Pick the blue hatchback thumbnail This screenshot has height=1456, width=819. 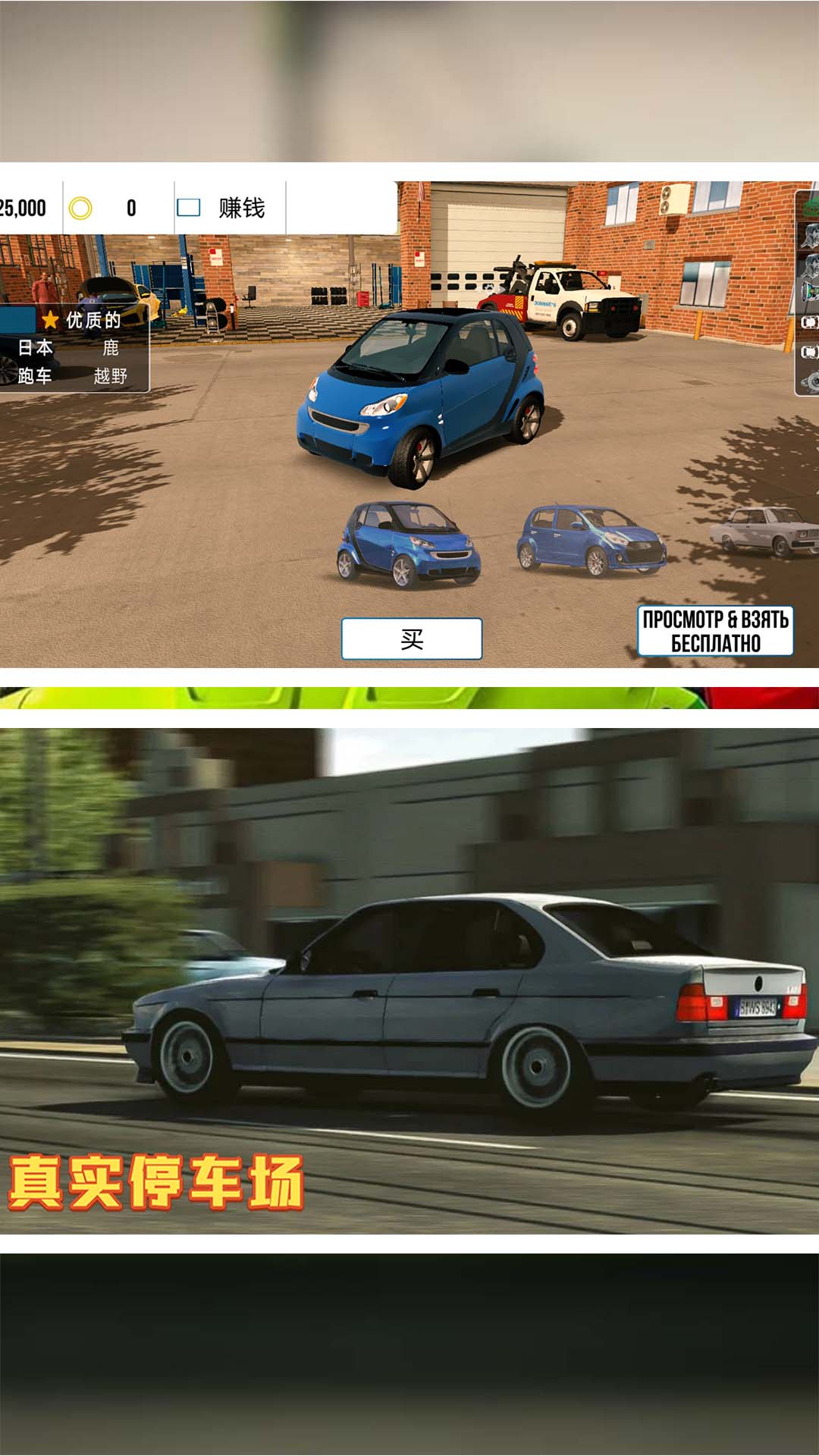(590, 541)
